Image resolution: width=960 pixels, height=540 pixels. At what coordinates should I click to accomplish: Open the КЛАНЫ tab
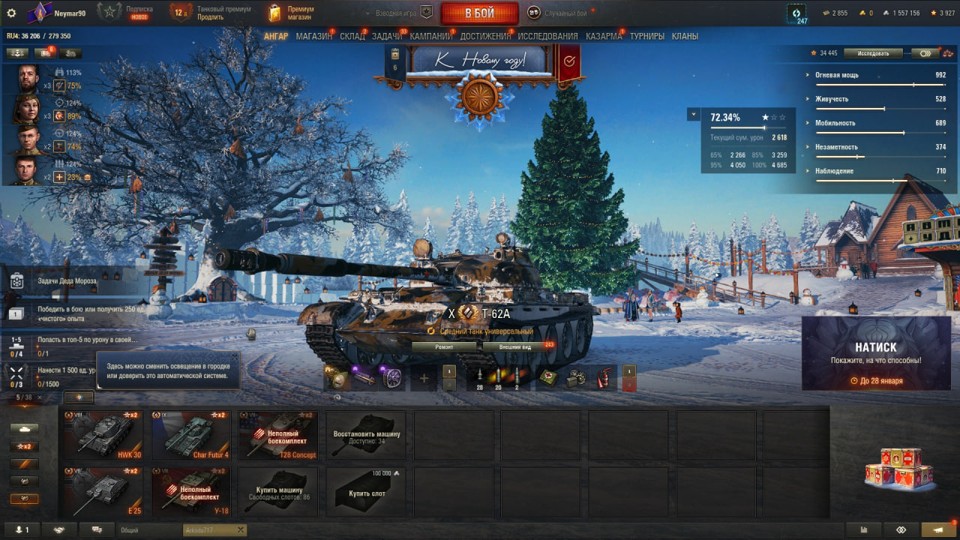click(685, 36)
